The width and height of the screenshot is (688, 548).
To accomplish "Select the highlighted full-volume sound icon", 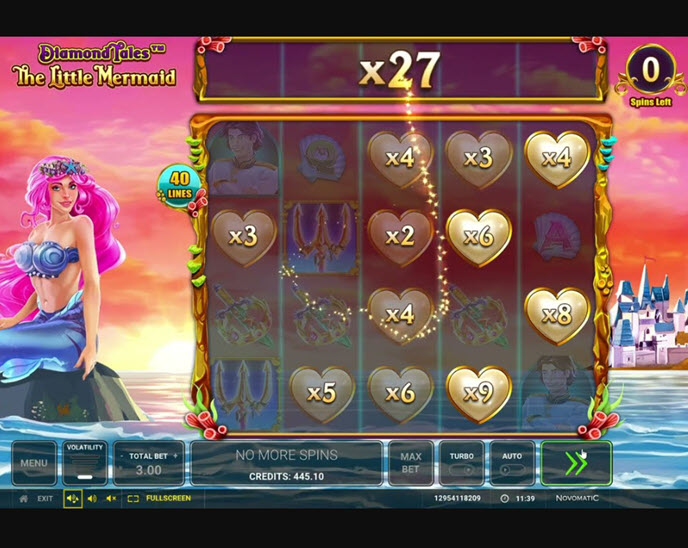I will [73, 498].
